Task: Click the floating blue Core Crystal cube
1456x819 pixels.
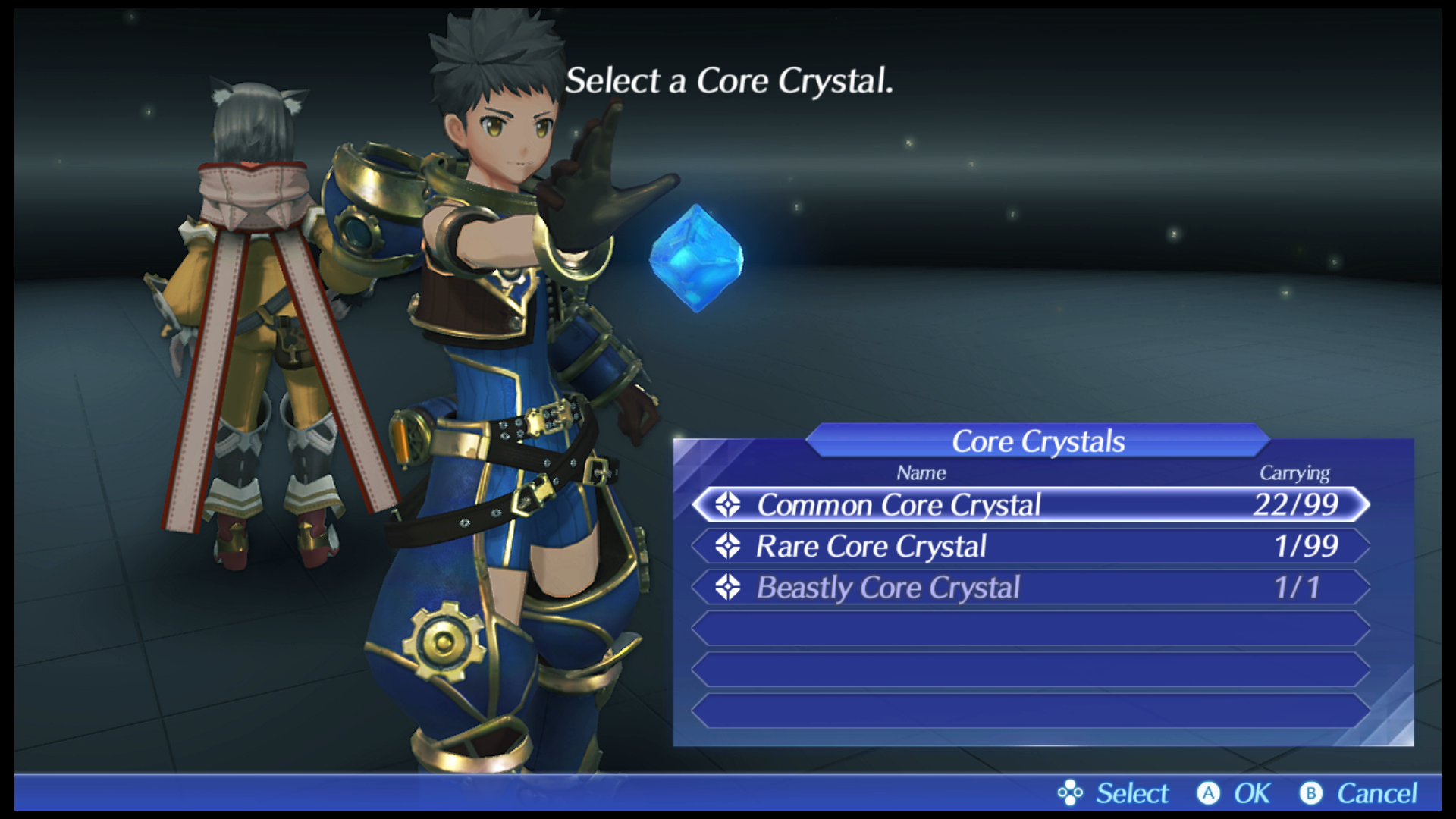Action: pyautogui.click(x=696, y=258)
